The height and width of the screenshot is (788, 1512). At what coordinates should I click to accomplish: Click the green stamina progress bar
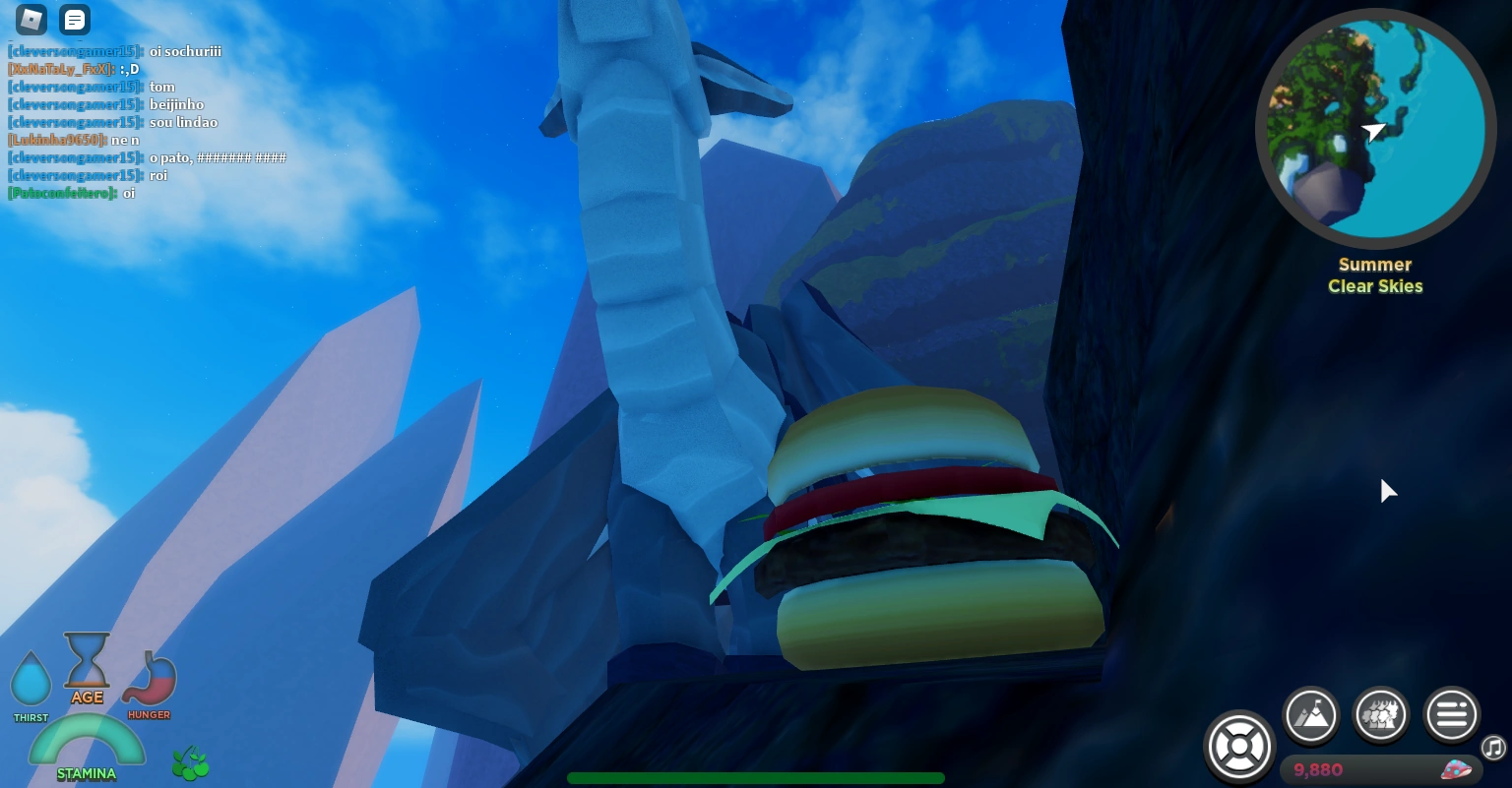tap(756, 778)
